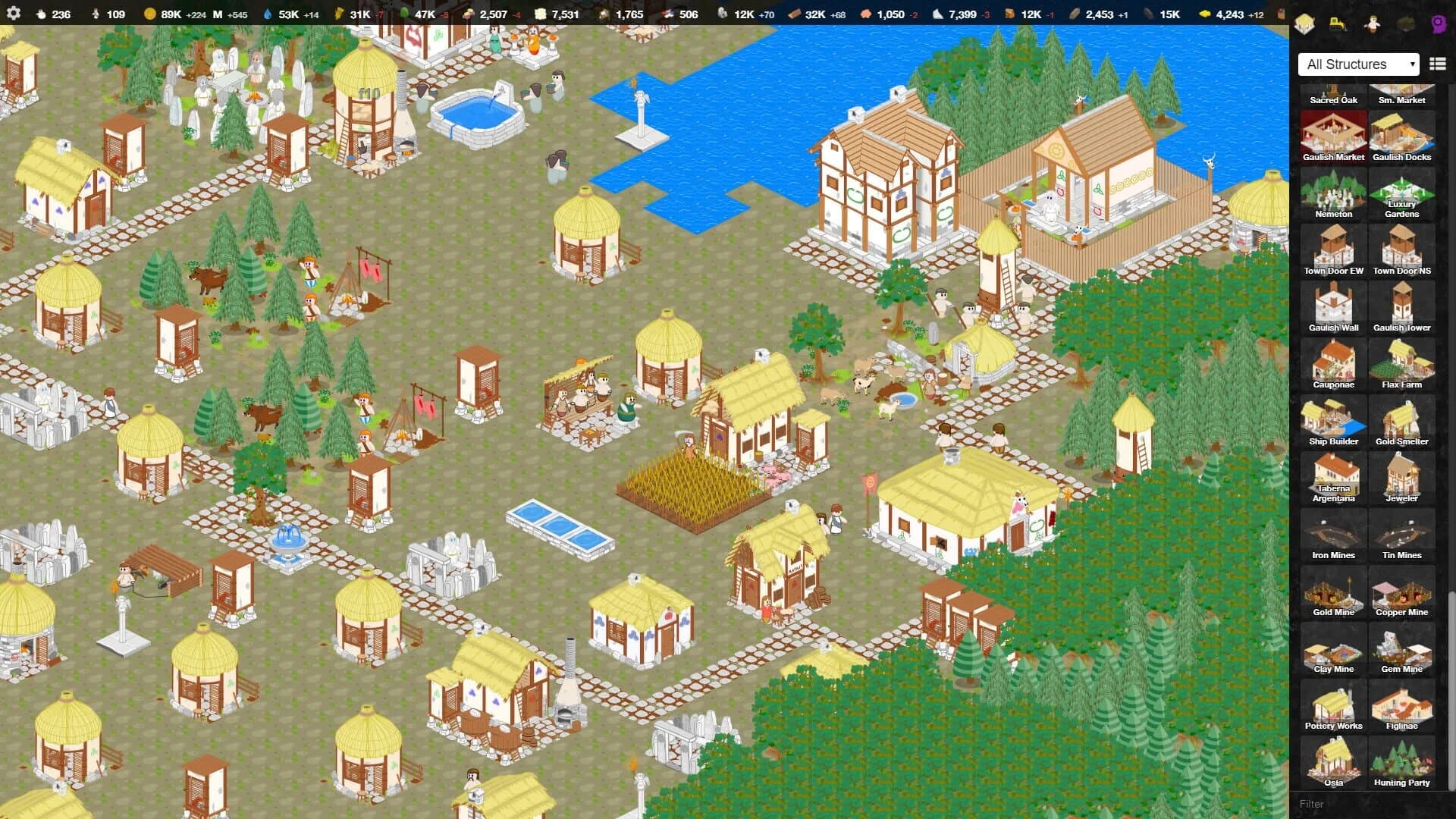Select the Sacred Oak structure
This screenshot has width=1456, height=819.
1332,89
